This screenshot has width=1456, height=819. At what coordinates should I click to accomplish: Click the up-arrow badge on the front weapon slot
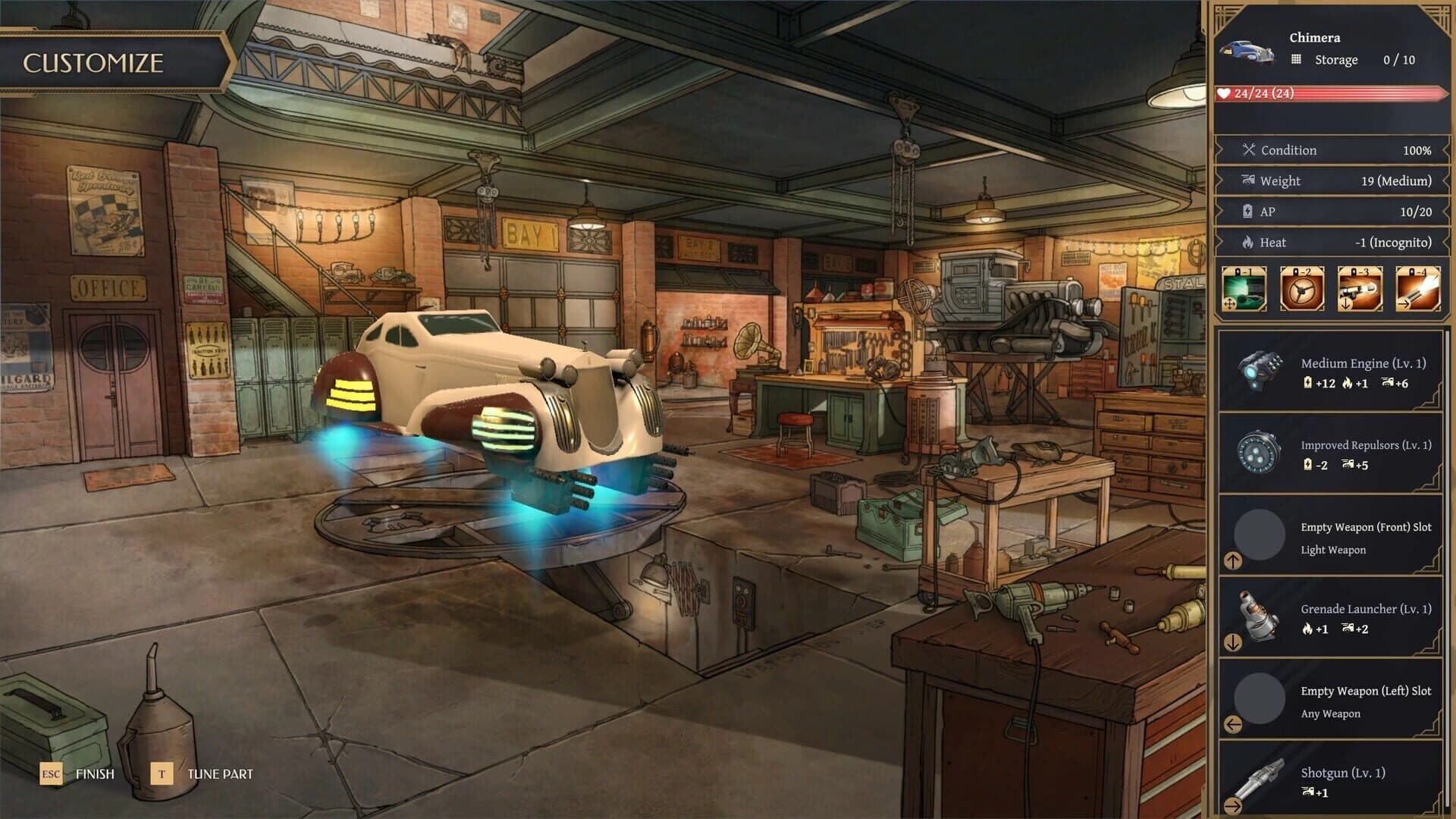[1234, 561]
